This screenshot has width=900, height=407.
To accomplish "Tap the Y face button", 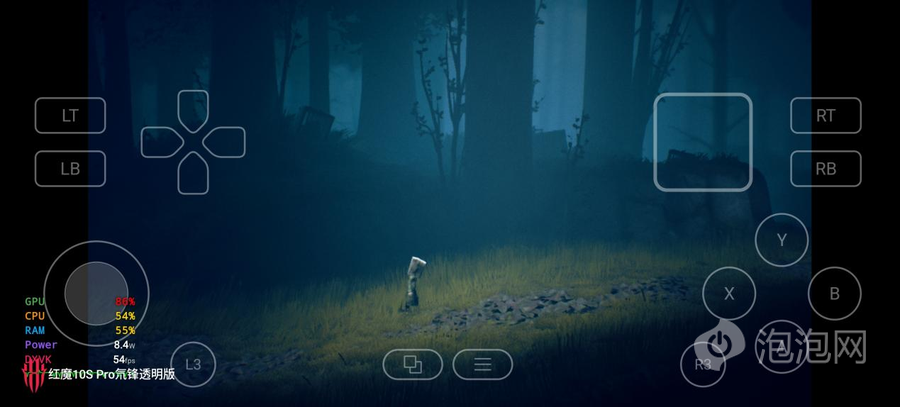I will (781, 240).
